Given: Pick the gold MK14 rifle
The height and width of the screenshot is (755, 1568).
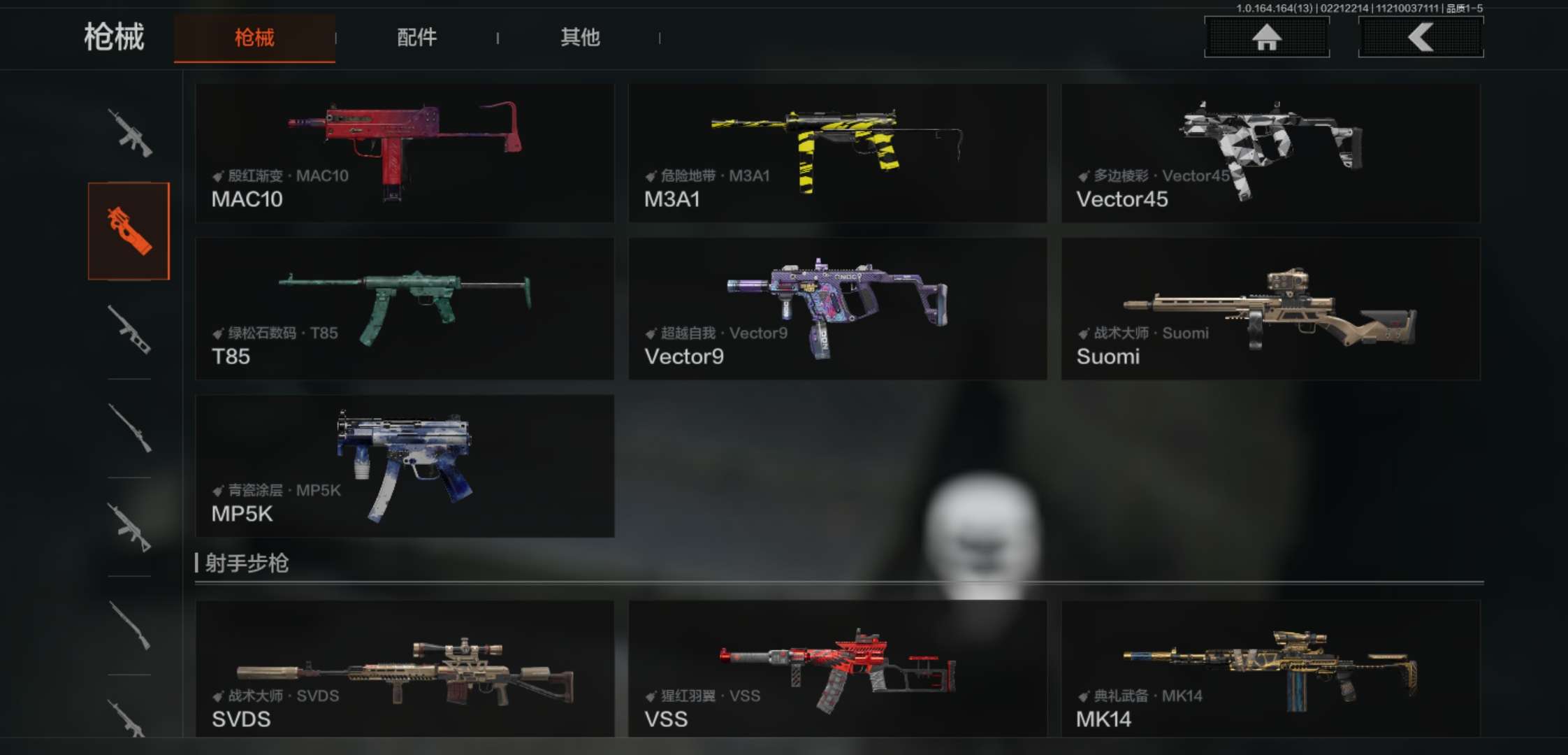Looking at the screenshot, I should click(1270, 668).
